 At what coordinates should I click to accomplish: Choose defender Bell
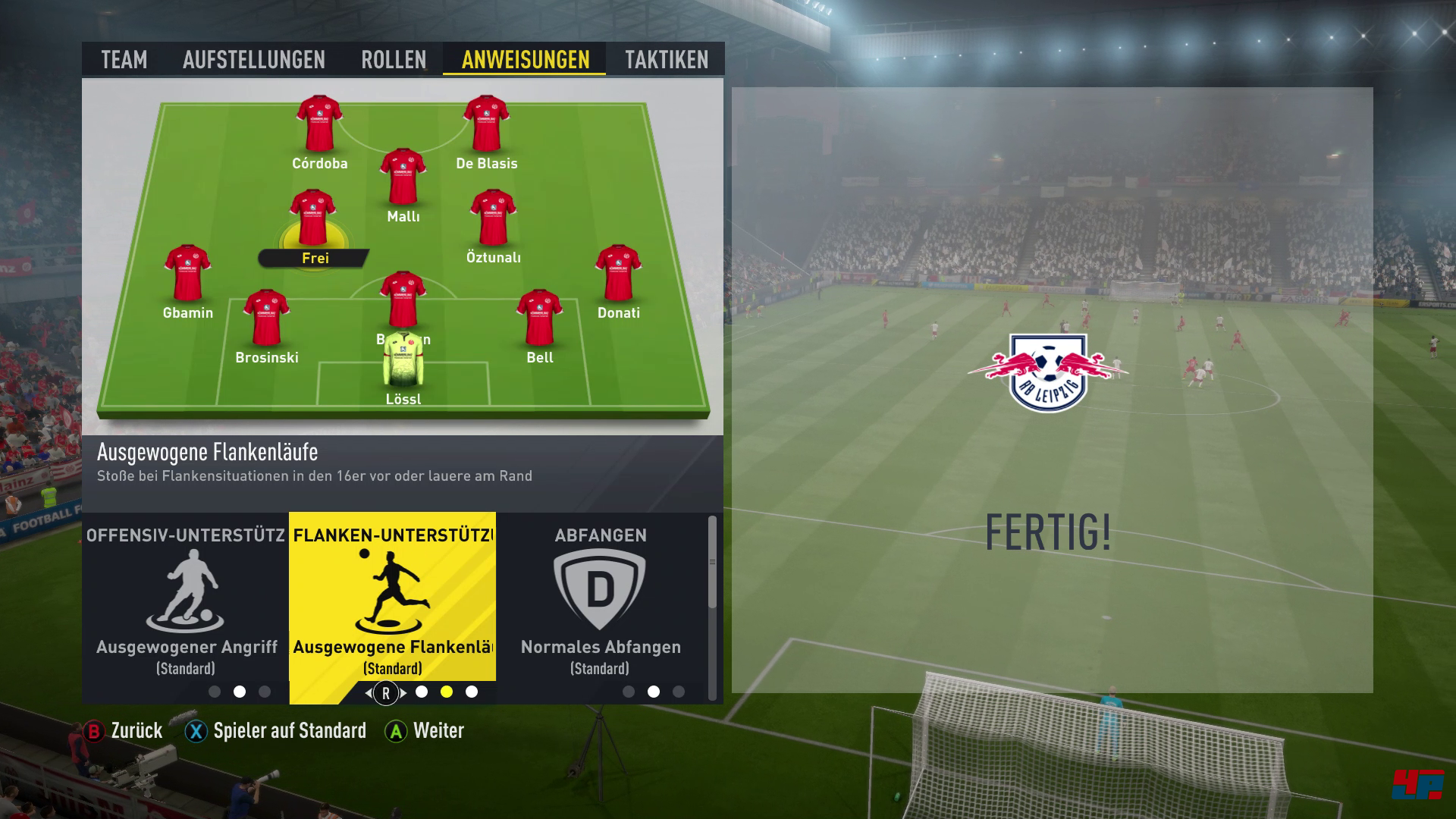pos(539,319)
